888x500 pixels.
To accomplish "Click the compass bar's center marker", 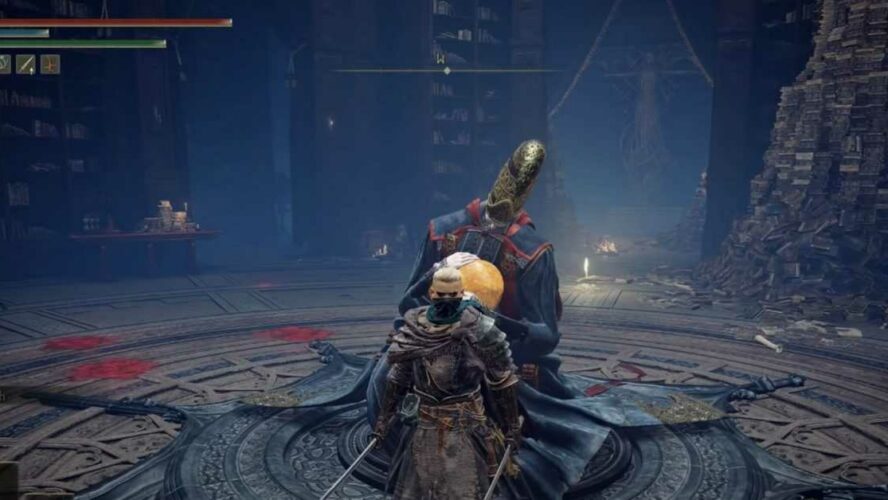I will (x=446, y=70).
